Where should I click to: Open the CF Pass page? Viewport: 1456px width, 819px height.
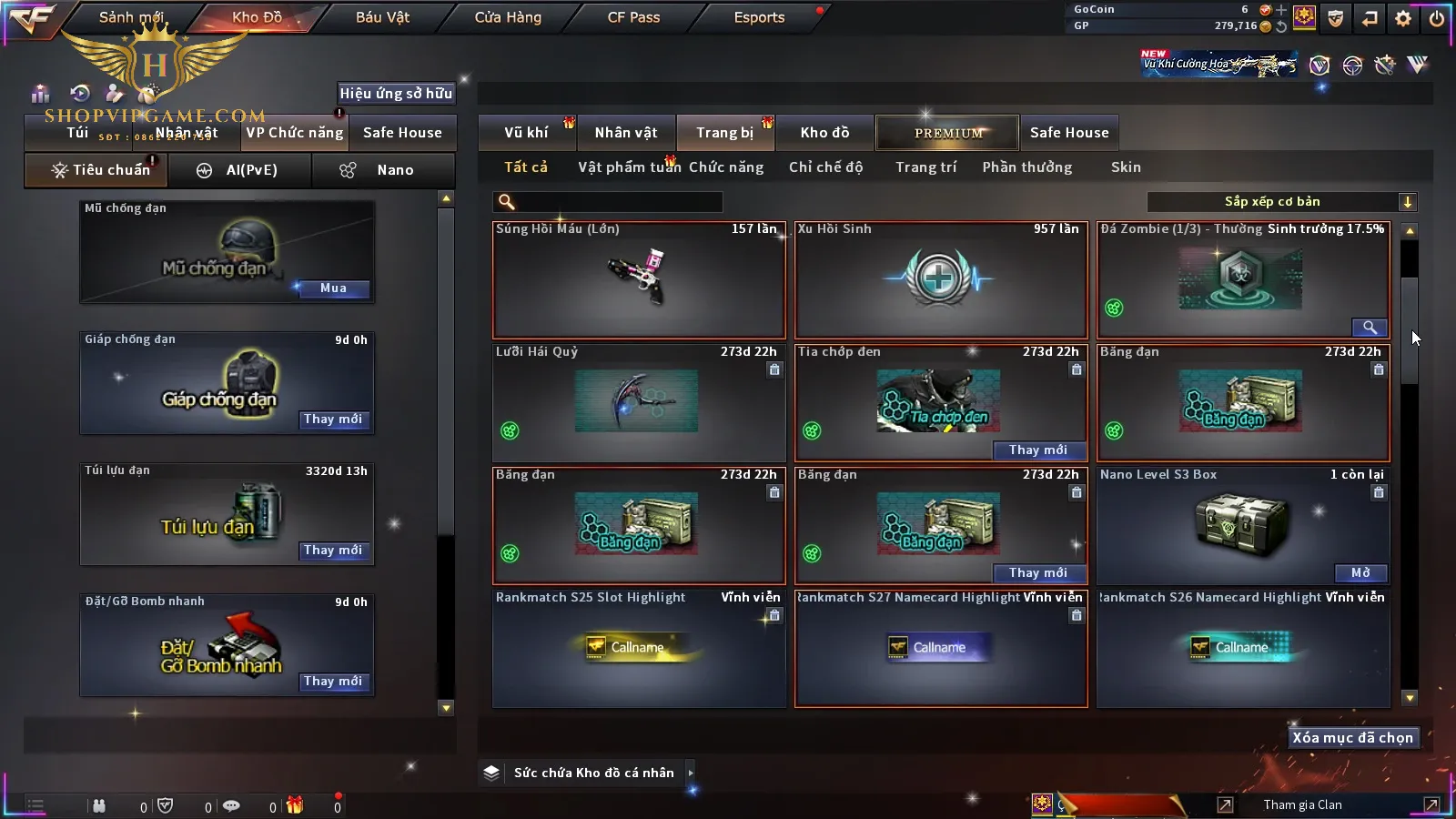pos(633,17)
